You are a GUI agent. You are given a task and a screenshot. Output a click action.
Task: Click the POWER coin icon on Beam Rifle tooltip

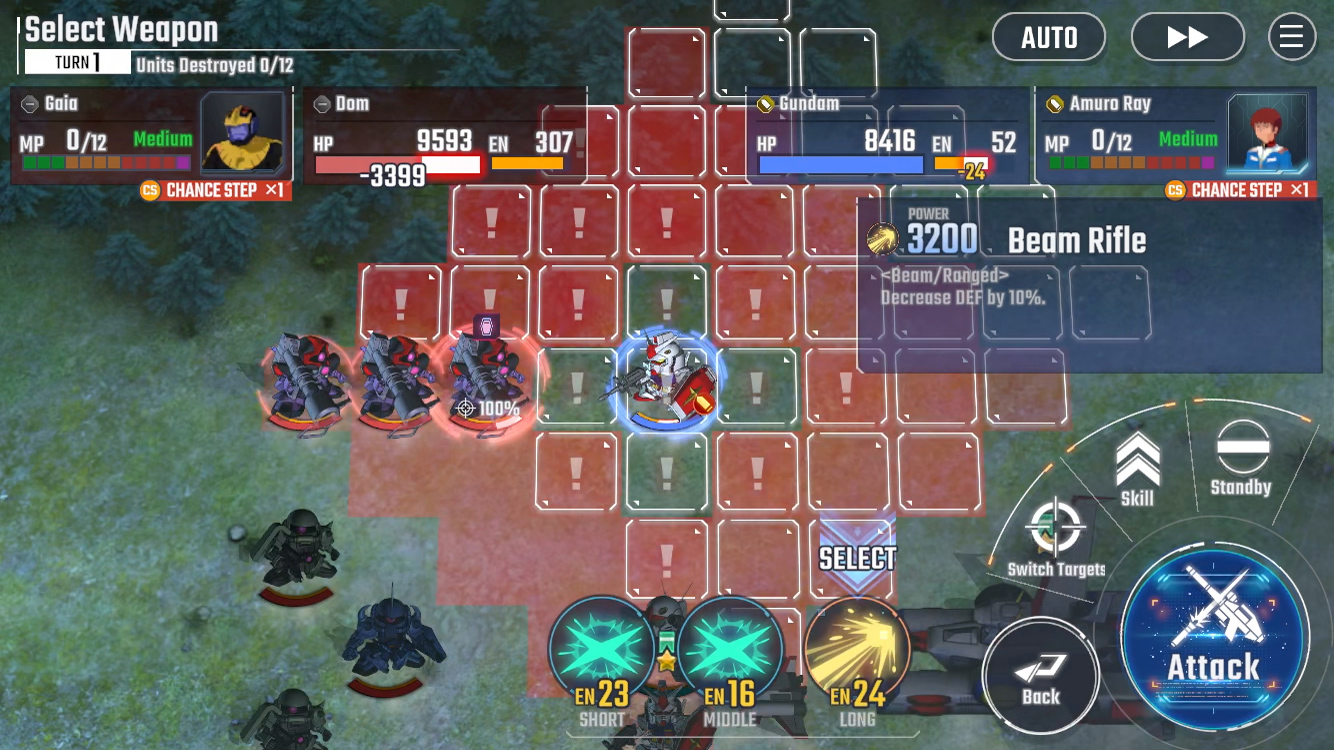click(884, 237)
